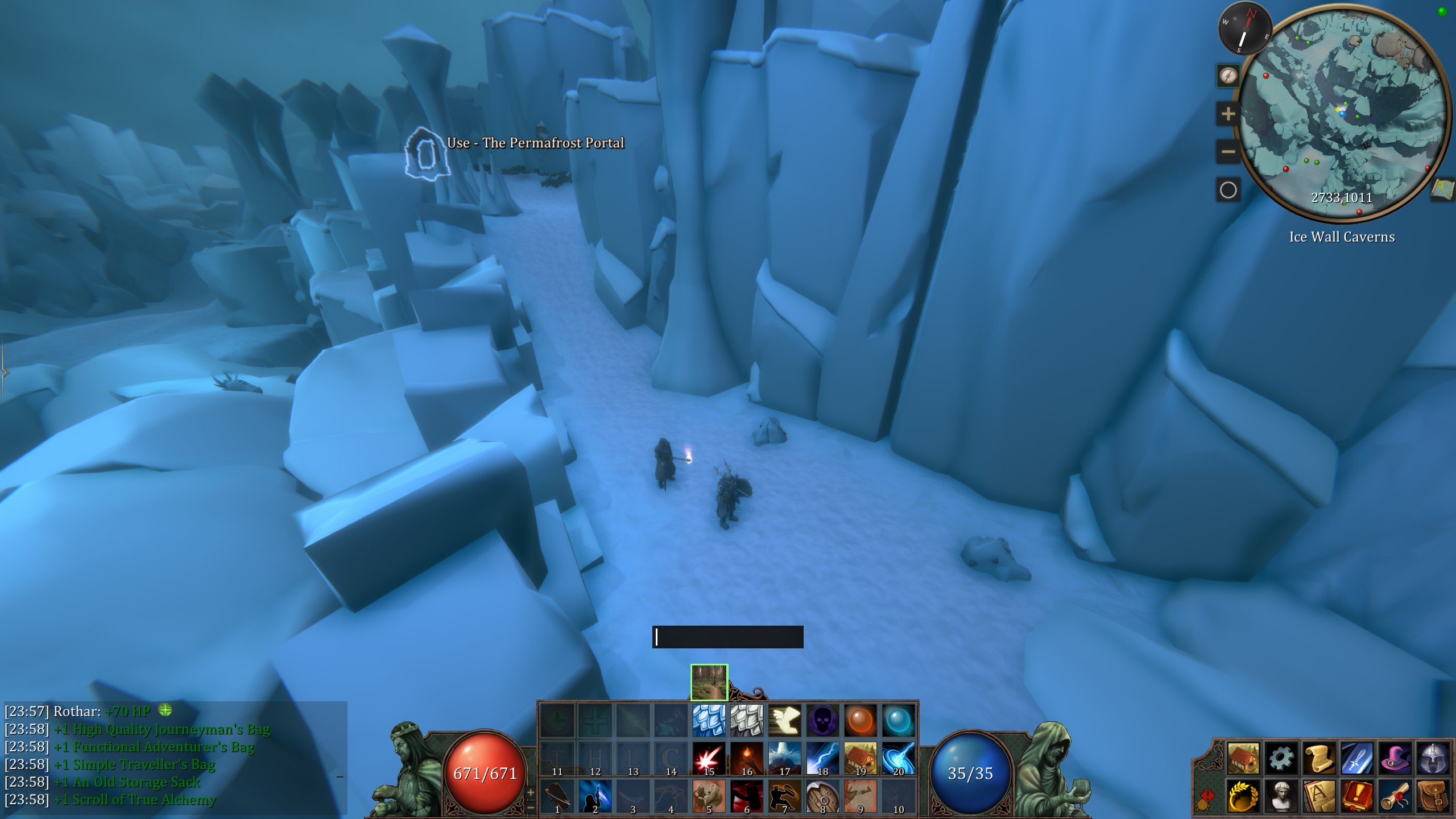
Task: Open the world map from the parchment map icon
Action: tap(1442, 190)
